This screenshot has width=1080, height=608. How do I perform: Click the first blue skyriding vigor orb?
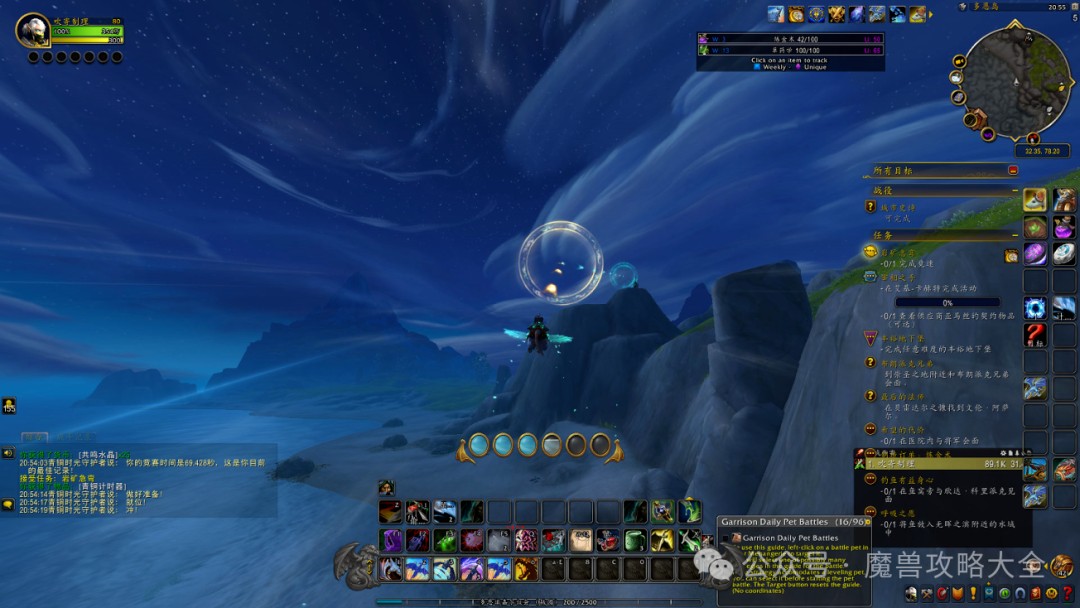pyautogui.click(x=478, y=445)
